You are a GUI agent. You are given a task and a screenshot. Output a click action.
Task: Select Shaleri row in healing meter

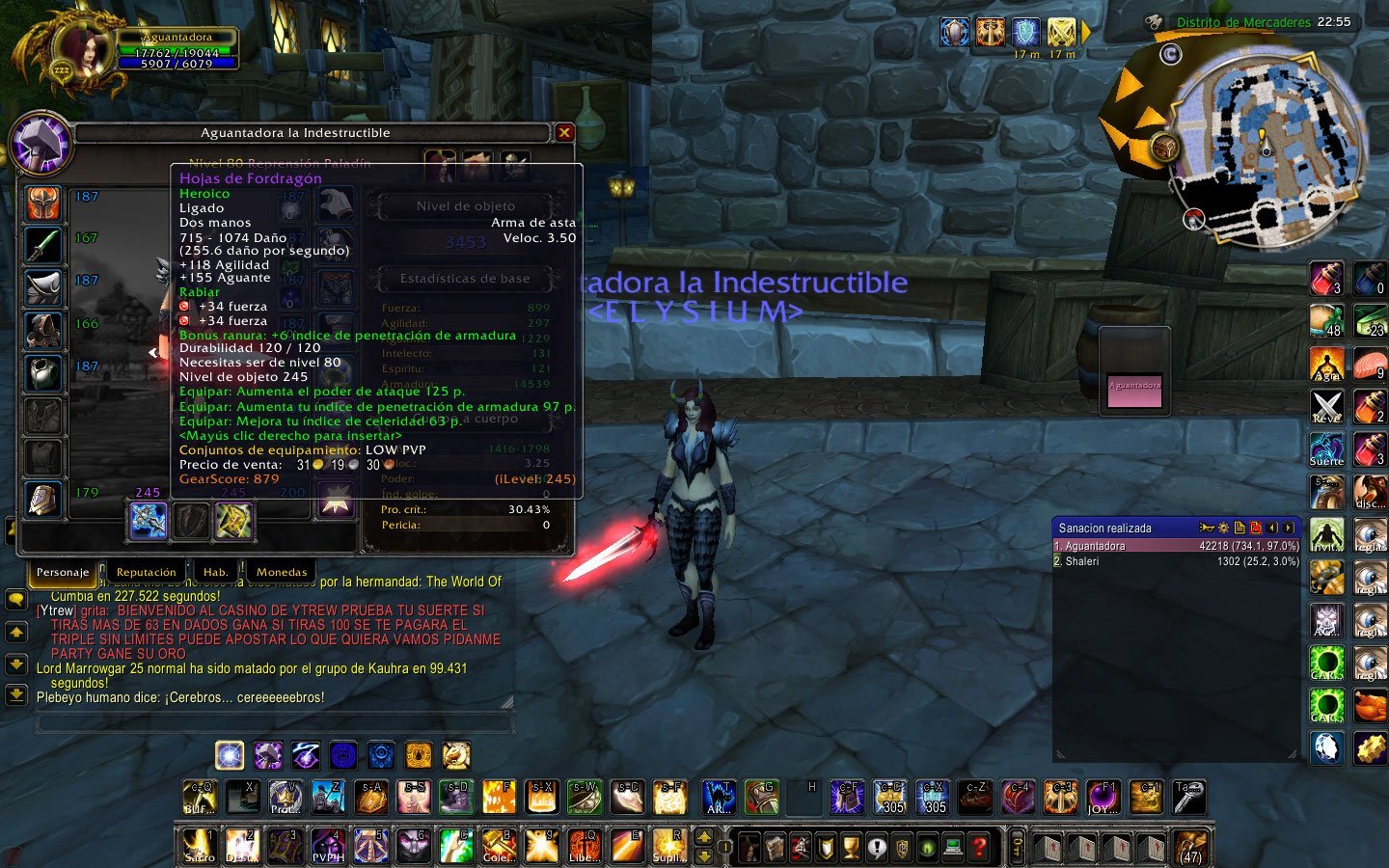coord(1176,561)
